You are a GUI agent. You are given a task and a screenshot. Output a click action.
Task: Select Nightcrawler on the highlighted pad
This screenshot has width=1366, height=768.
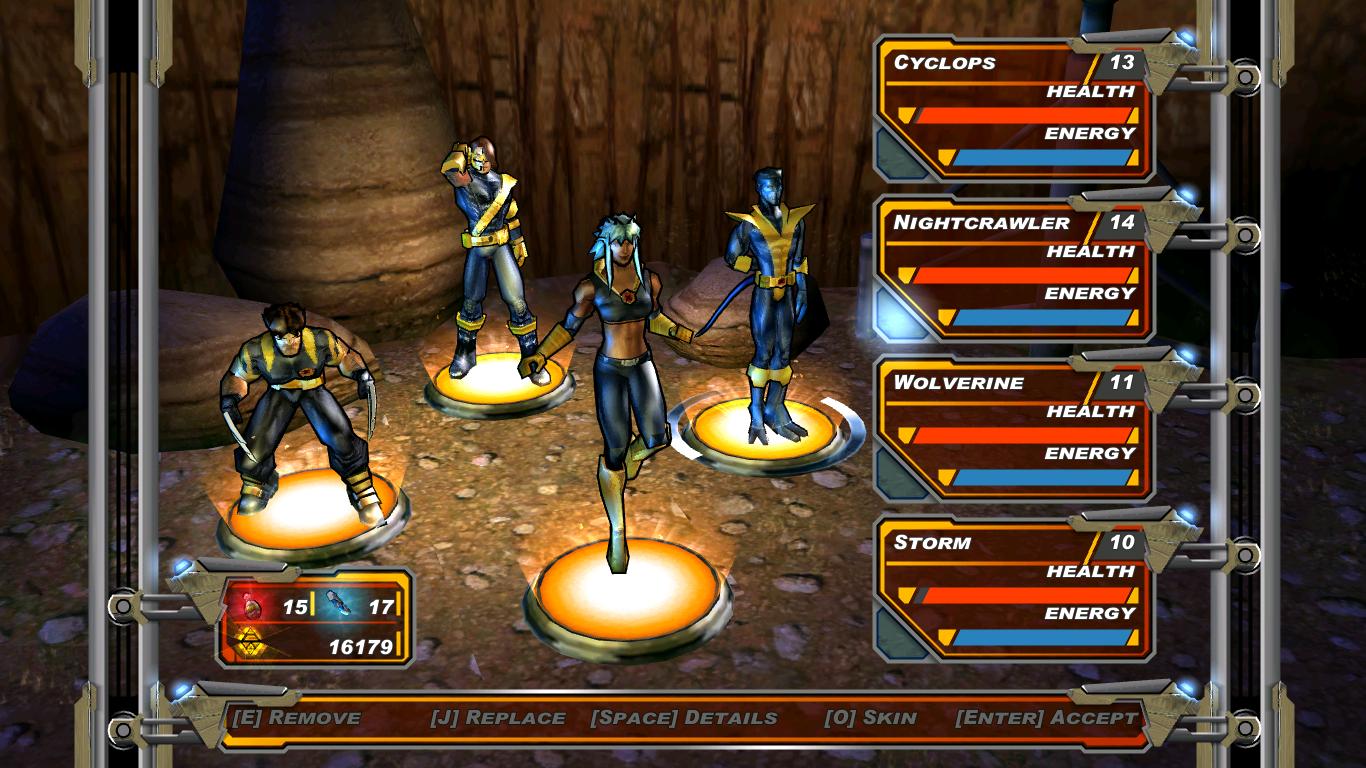point(768,300)
